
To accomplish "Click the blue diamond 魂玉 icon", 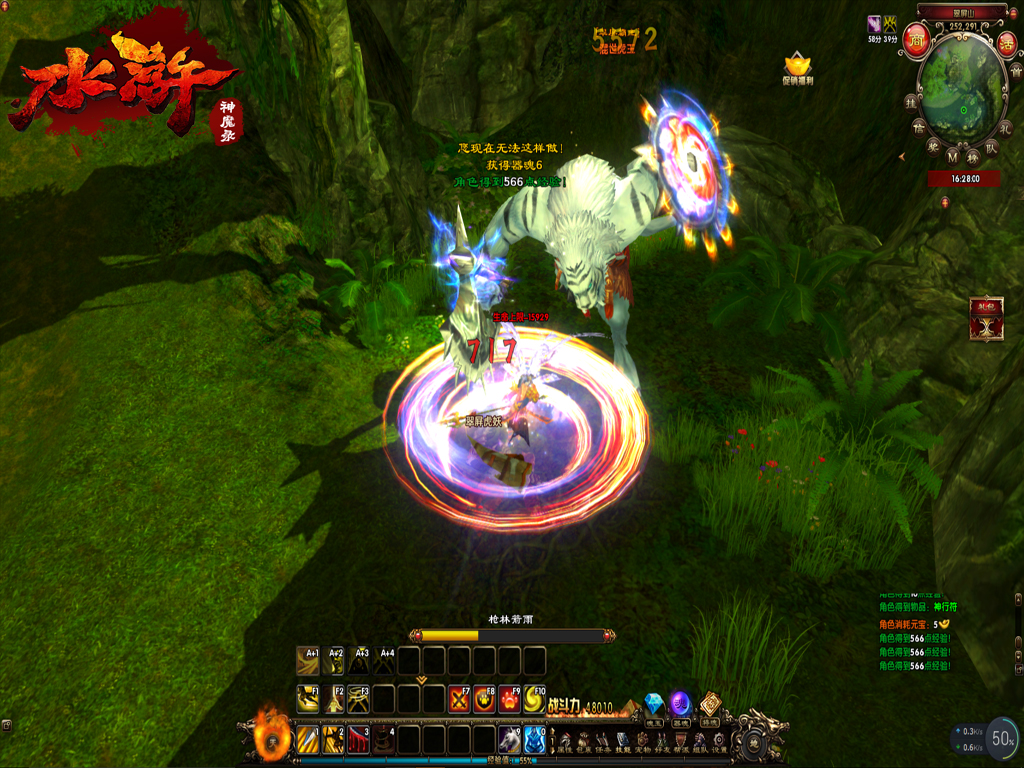I will 655,705.
